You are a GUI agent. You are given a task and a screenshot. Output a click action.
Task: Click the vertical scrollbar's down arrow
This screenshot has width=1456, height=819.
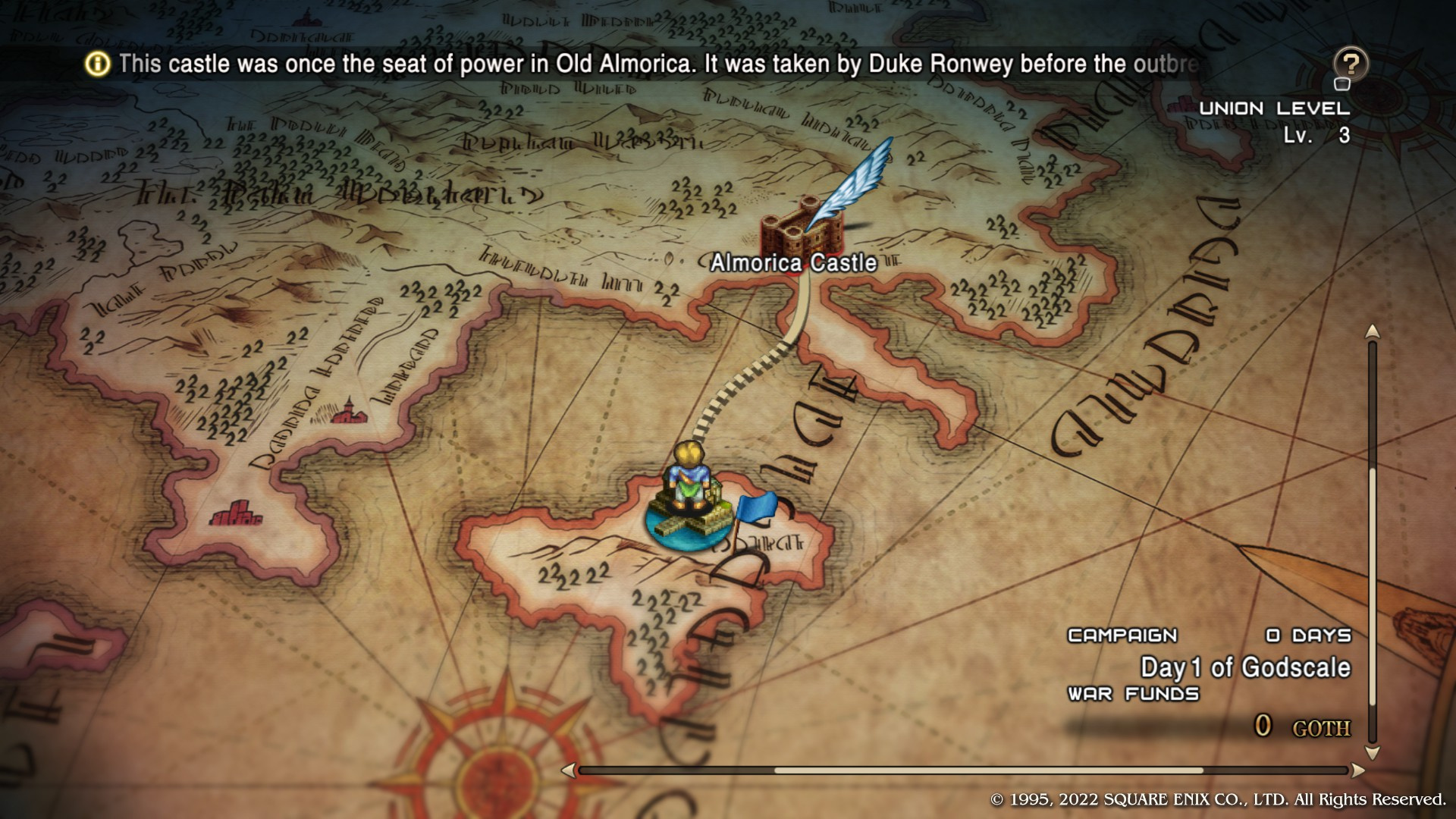(x=1372, y=753)
